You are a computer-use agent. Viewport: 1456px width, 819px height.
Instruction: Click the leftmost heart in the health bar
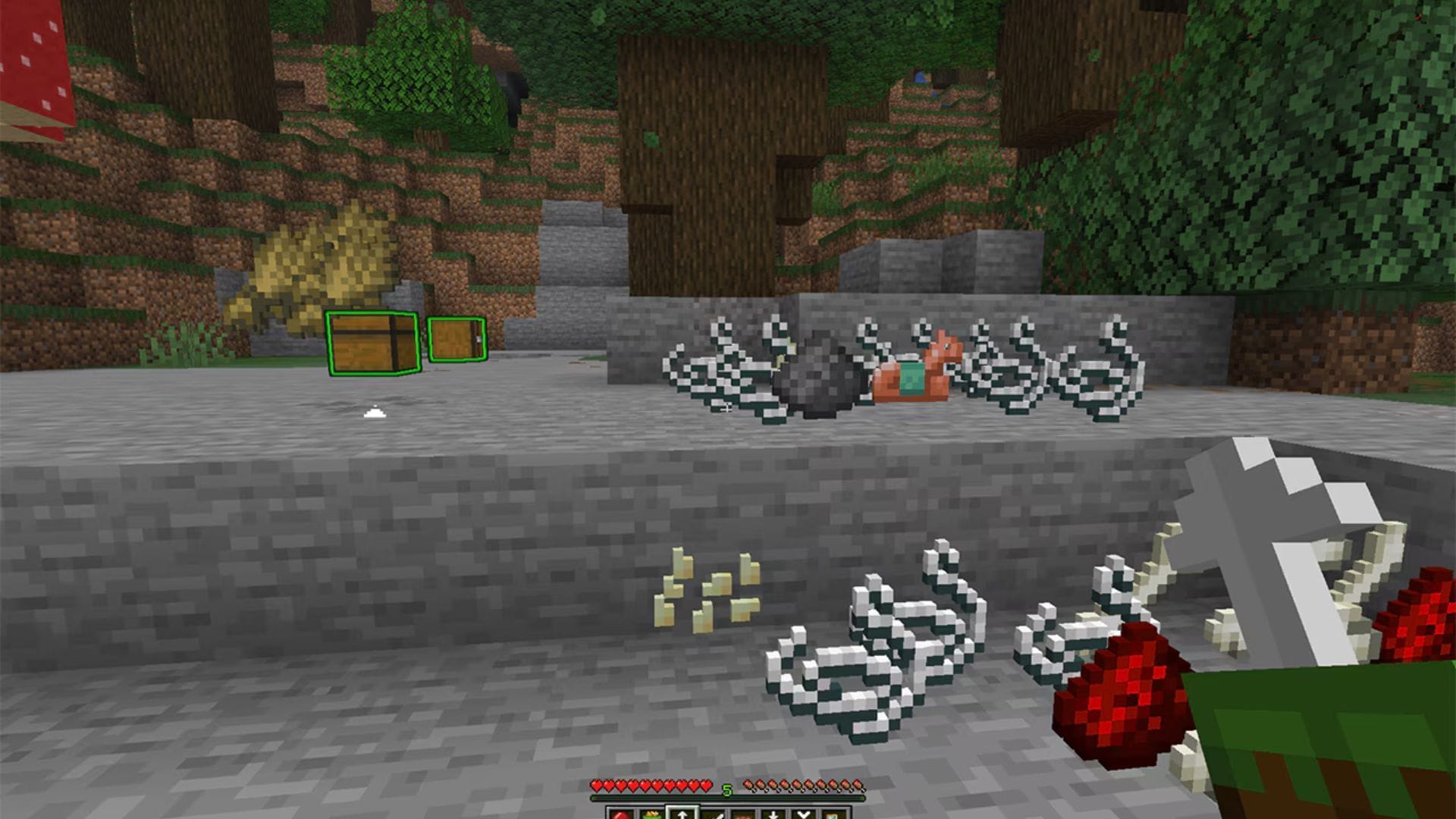tap(598, 786)
